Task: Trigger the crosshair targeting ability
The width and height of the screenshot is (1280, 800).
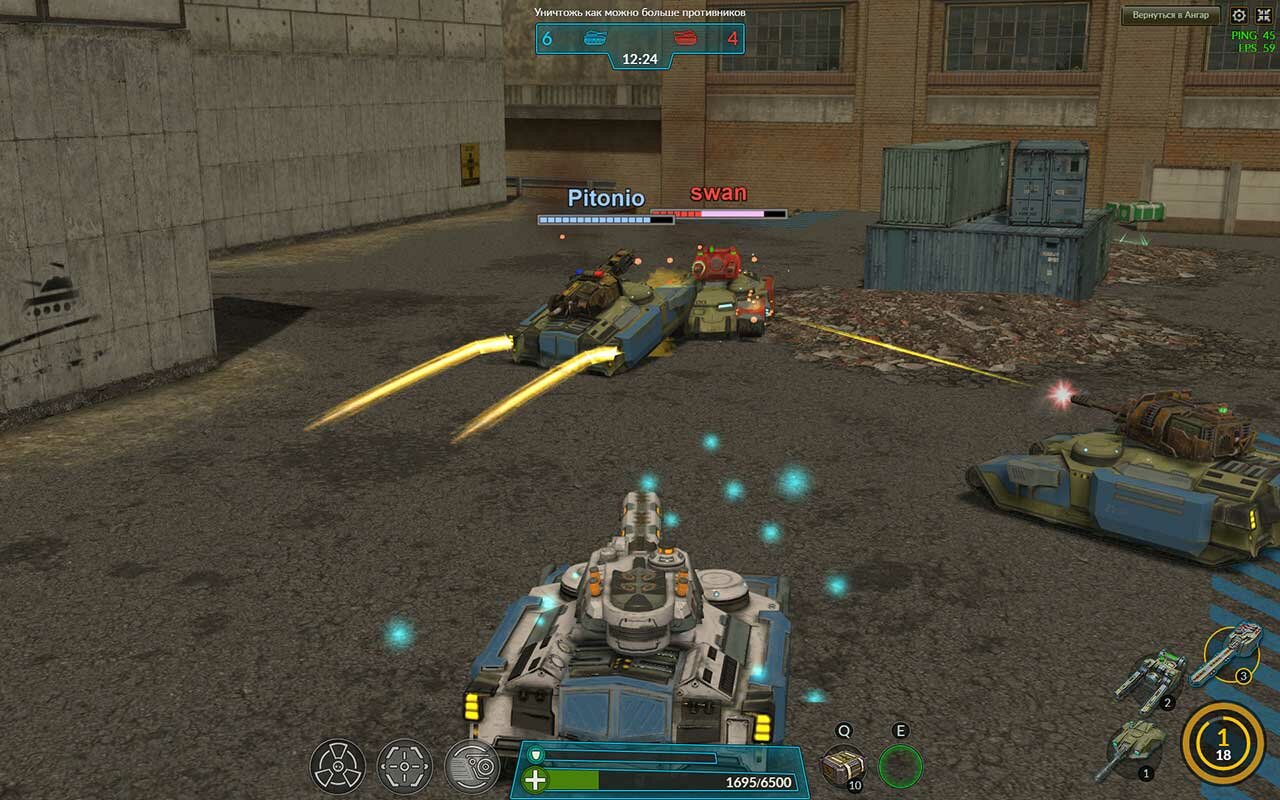Action: (x=405, y=766)
